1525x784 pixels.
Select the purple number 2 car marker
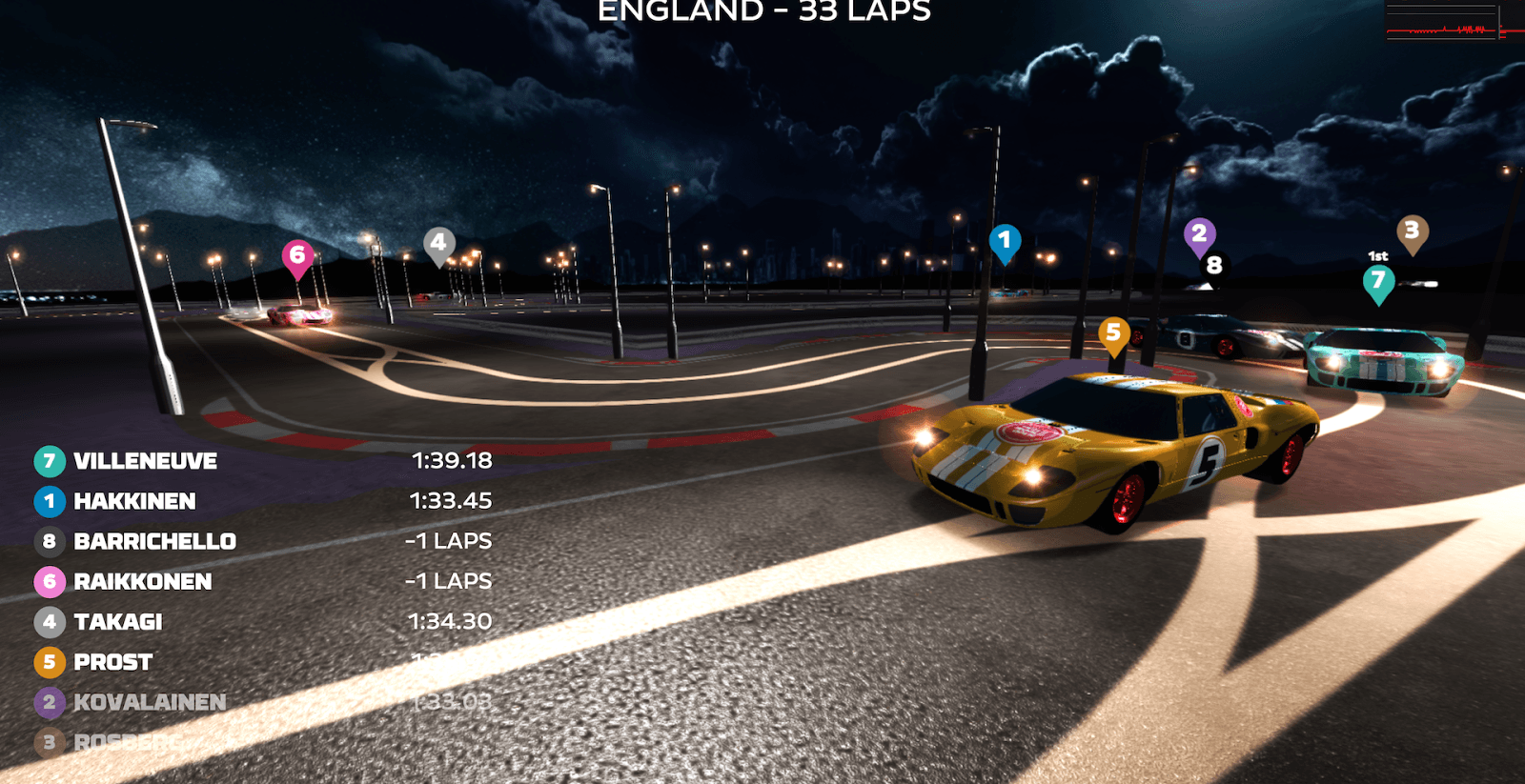pyautogui.click(x=1199, y=233)
